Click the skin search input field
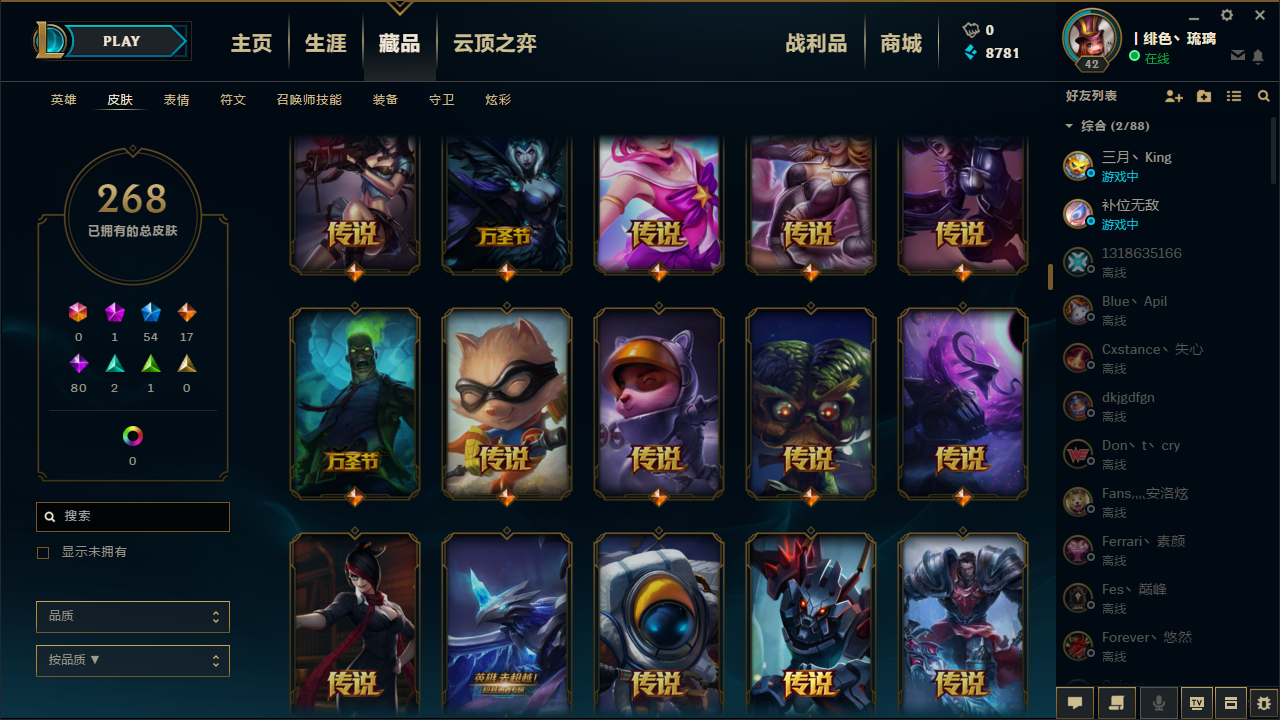 click(x=132, y=516)
